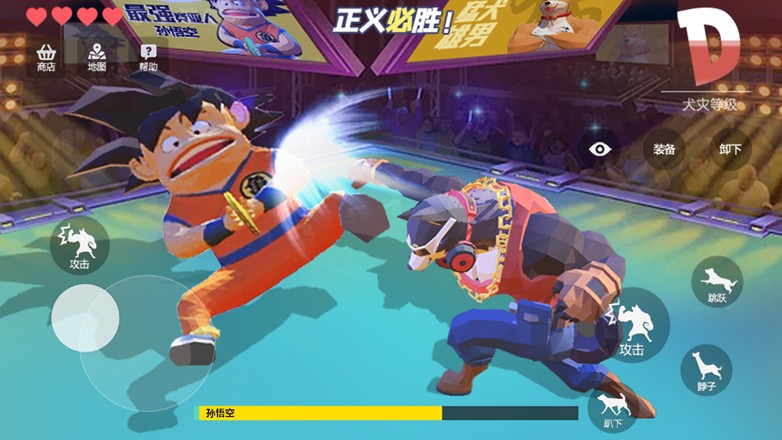
Task: Open the shop (商店)
Action: pyautogui.click(x=46, y=57)
